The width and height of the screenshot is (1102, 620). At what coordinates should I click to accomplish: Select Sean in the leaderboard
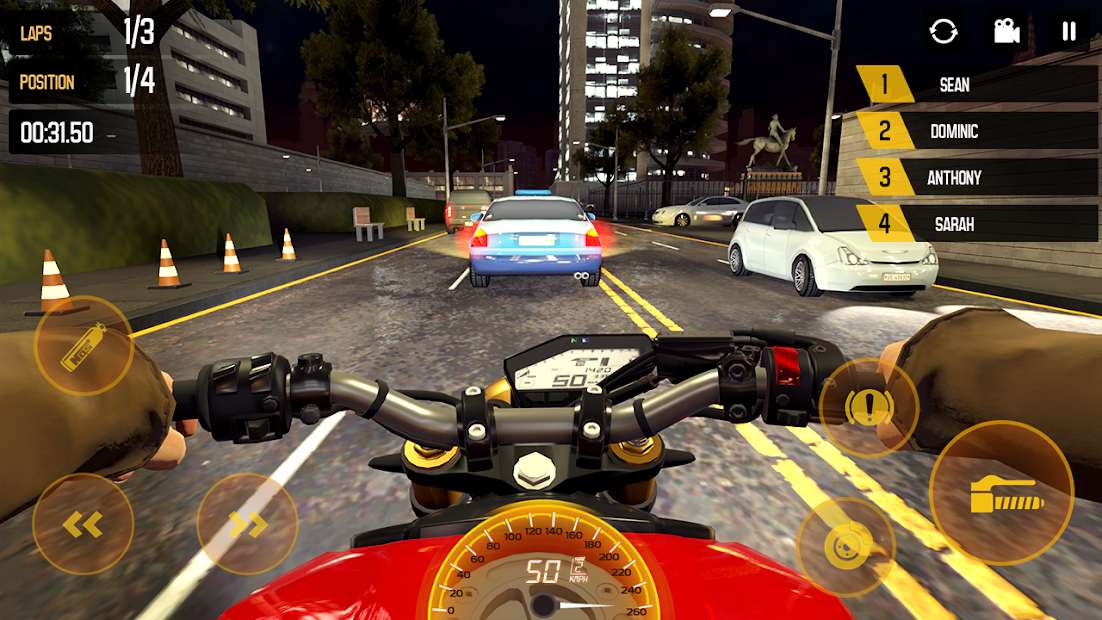coord(977,85)
